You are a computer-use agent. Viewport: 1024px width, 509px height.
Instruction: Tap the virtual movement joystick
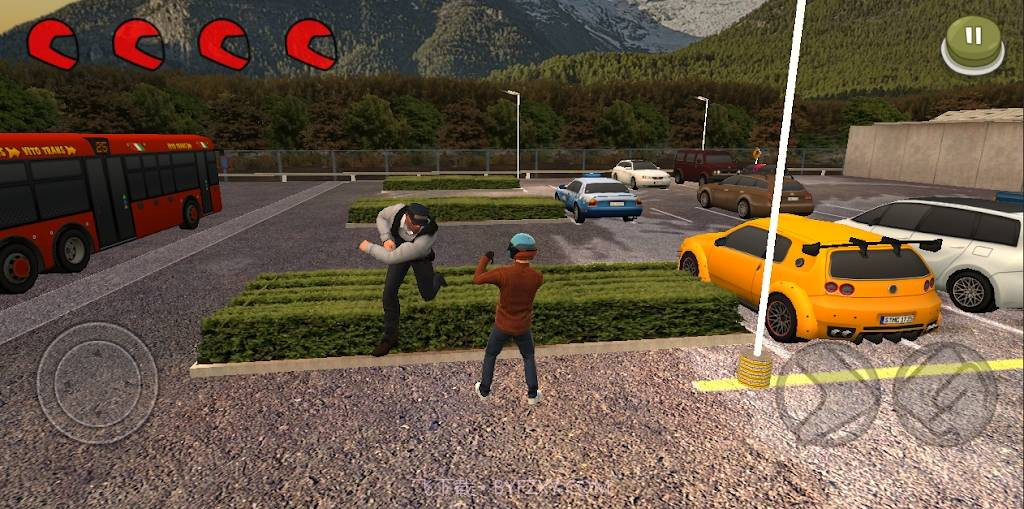[x=97, y=382]
